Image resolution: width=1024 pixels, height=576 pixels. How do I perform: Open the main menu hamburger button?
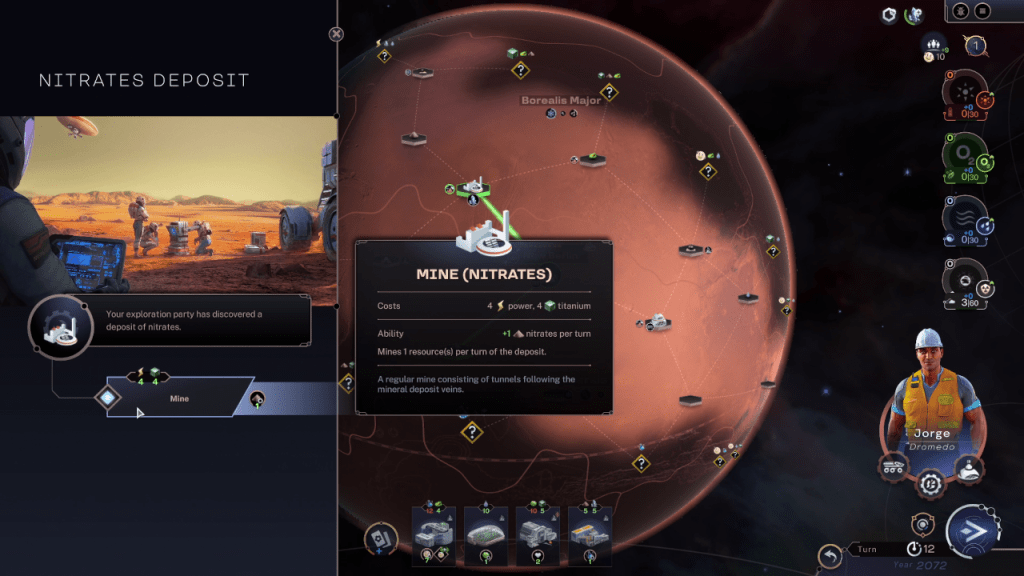click(x=982, y=11)
